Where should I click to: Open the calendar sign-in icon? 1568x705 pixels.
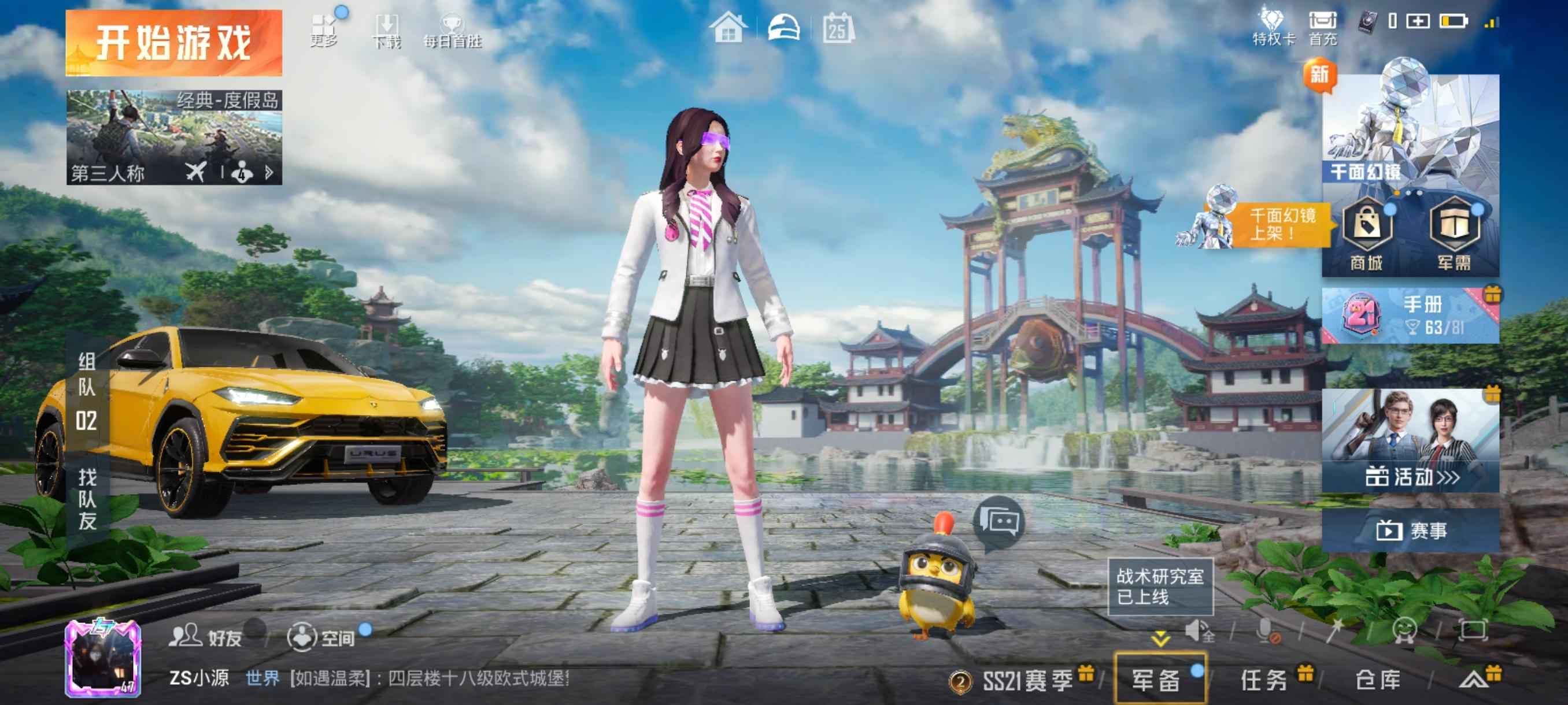pyautogui.click(x=838, y=28)
